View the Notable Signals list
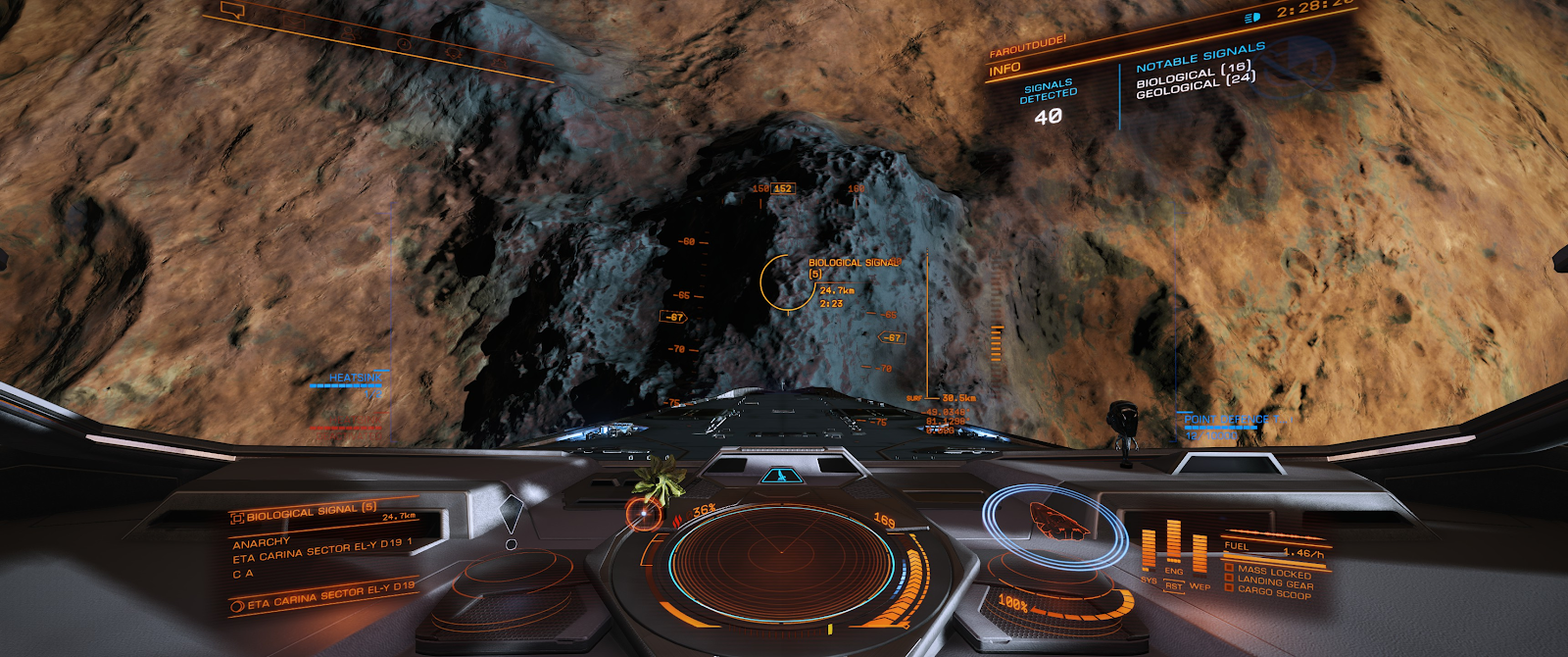 1200,58
